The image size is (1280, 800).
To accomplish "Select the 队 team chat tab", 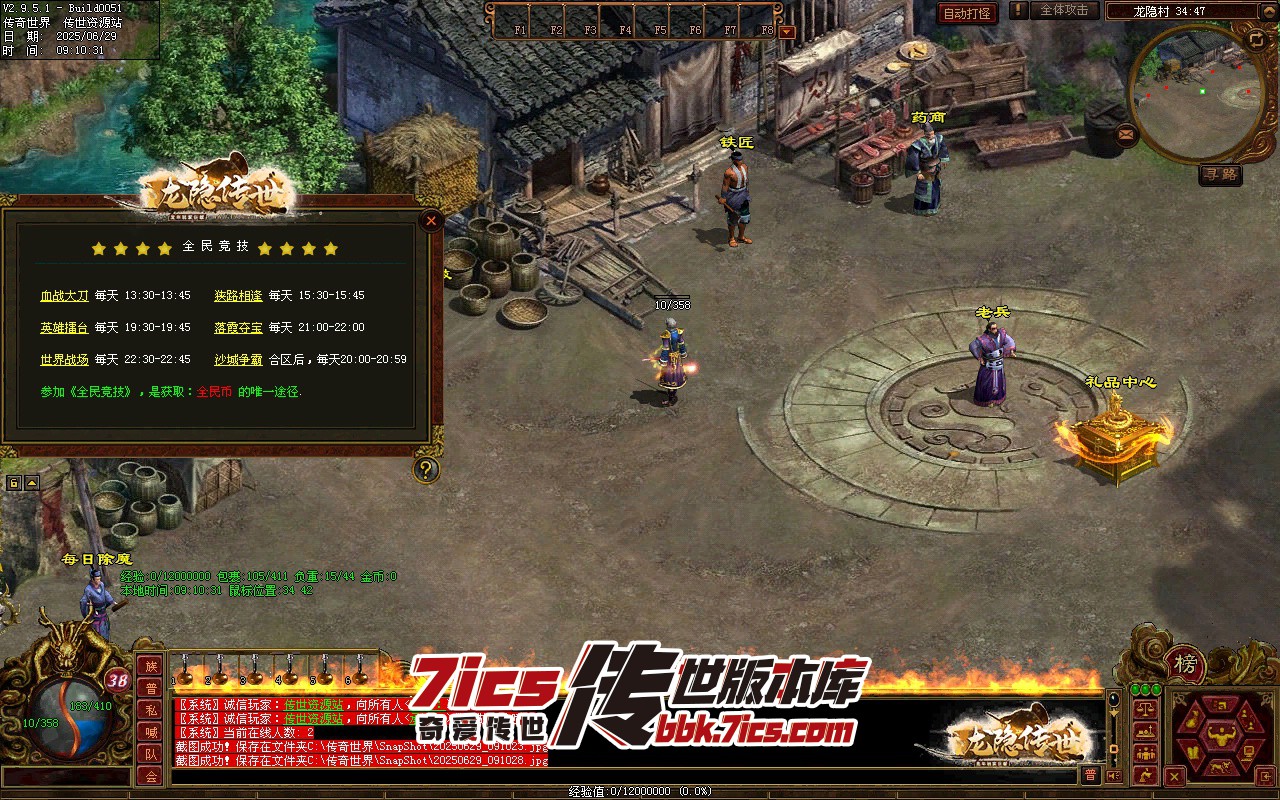I will point(151,754).
